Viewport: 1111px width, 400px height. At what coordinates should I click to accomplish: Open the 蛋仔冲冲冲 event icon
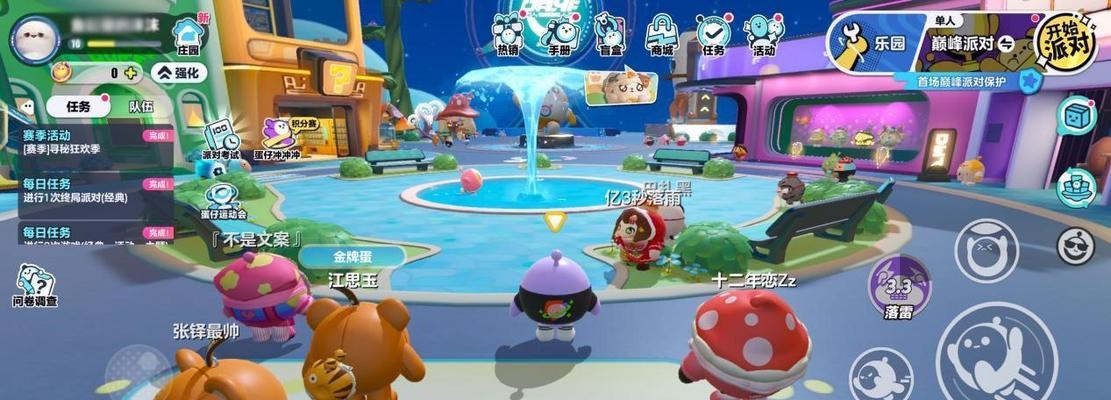click(x=276, y=138)
